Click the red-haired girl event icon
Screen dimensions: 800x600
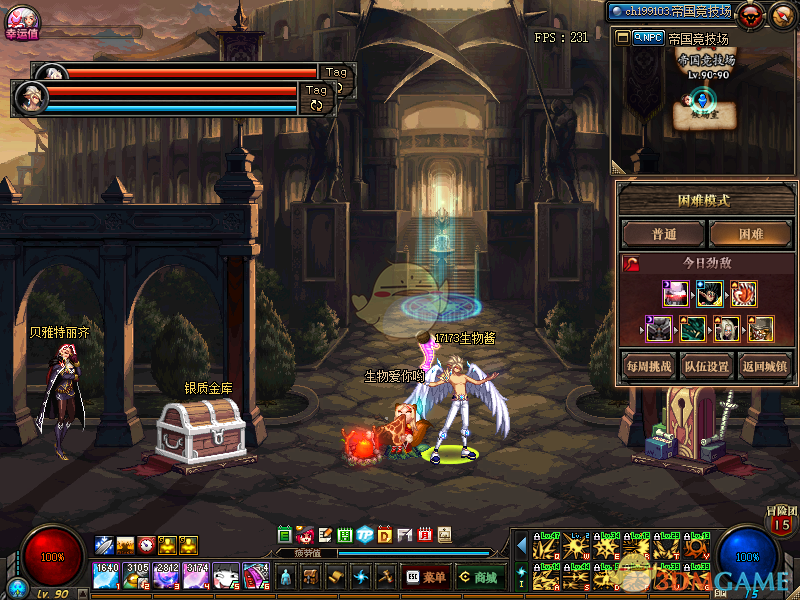[305, 535]
